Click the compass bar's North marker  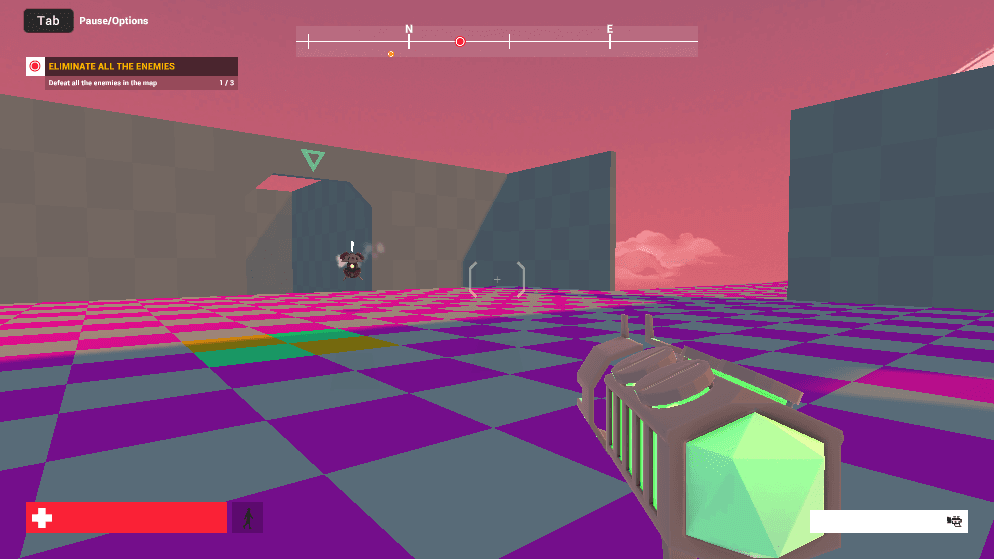pos(409,31)
